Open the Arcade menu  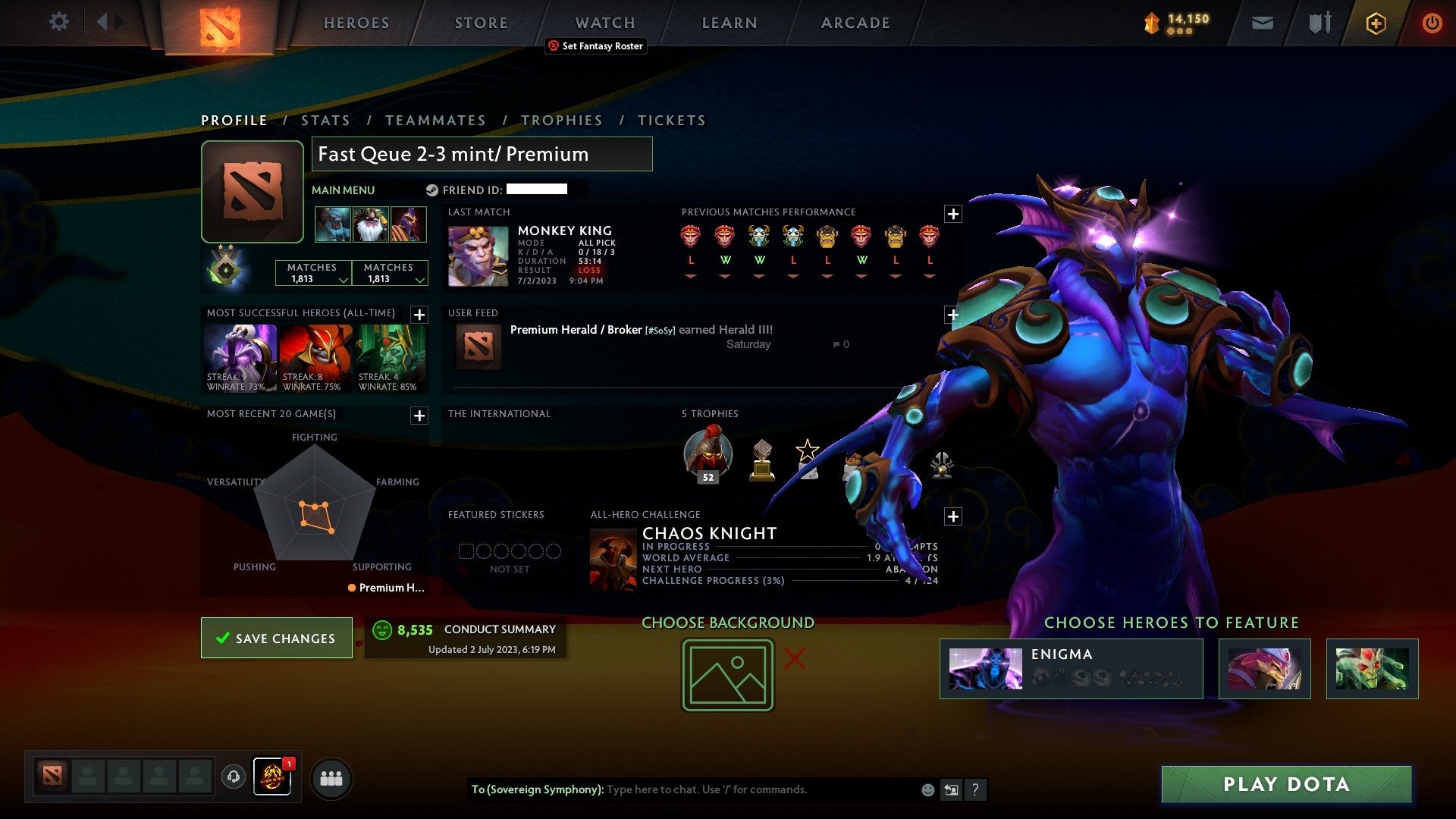(x=855, y=23)
